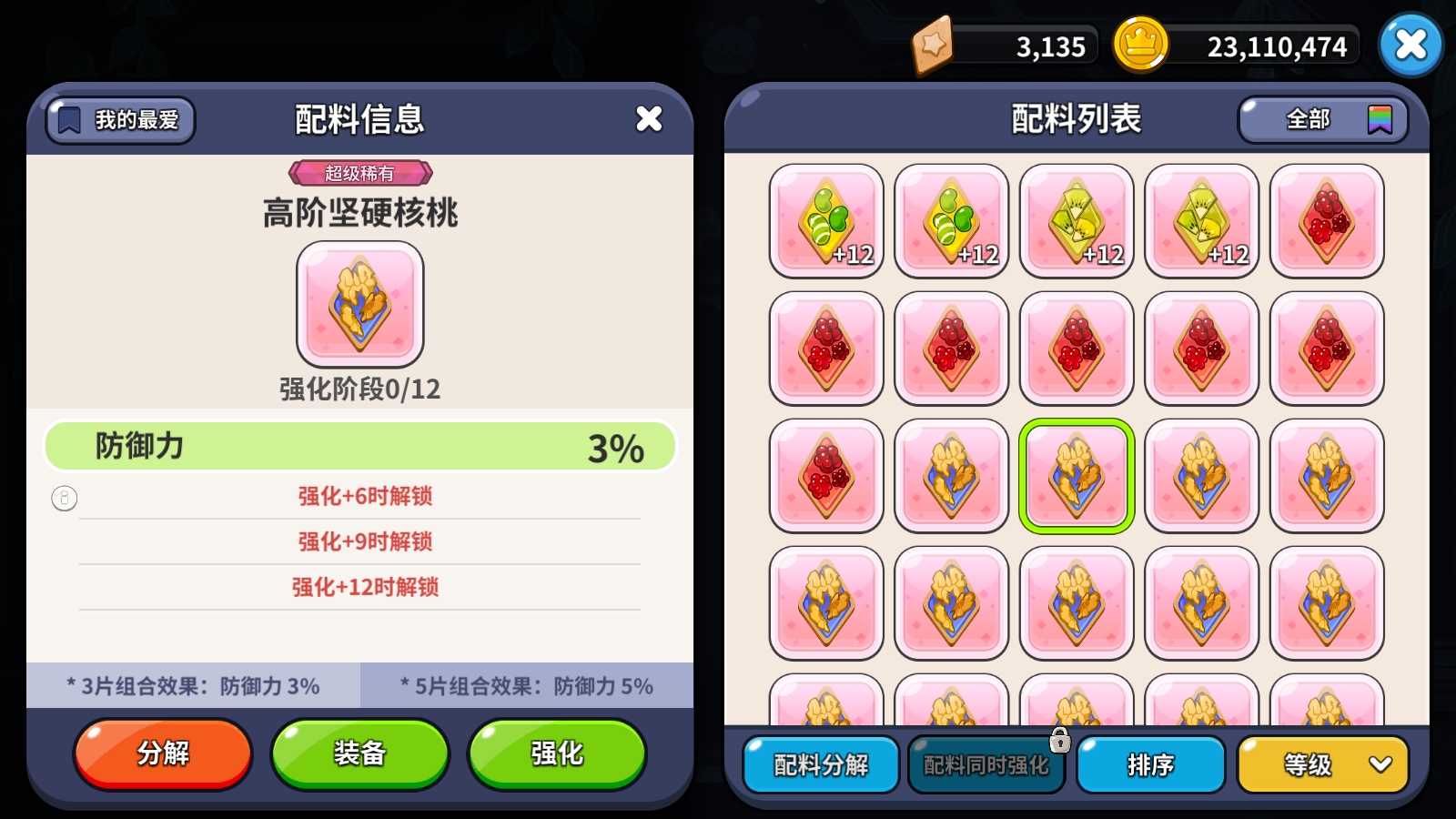Screen dimensions: 1456x819
Task: Click the circular unlock icon beside the stat bar
Action: coord(63,499)
